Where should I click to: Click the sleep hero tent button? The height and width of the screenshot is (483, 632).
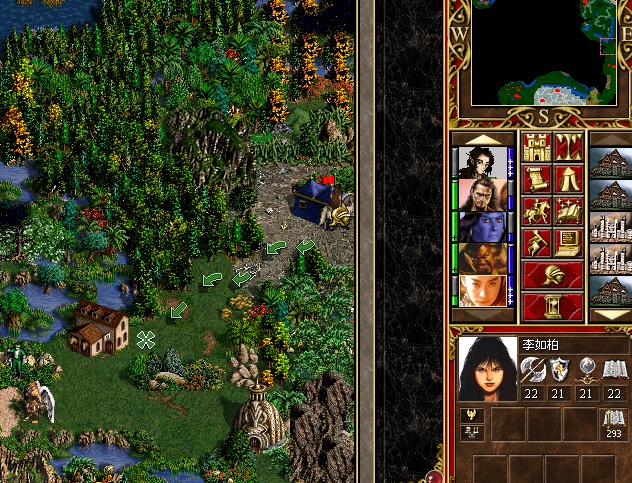[x=568, y=180]
